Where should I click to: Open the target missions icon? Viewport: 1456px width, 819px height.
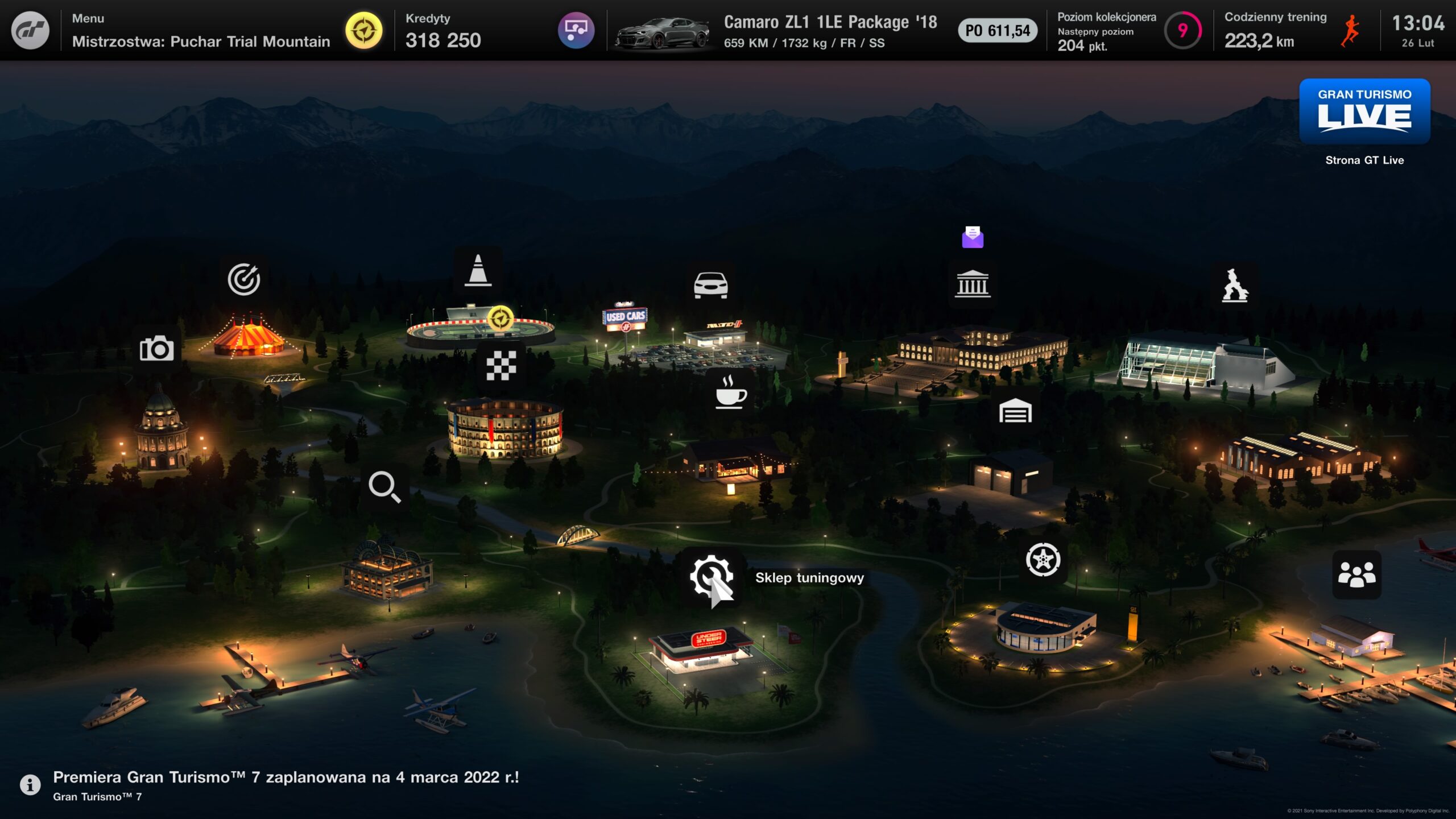click(243, 279)
